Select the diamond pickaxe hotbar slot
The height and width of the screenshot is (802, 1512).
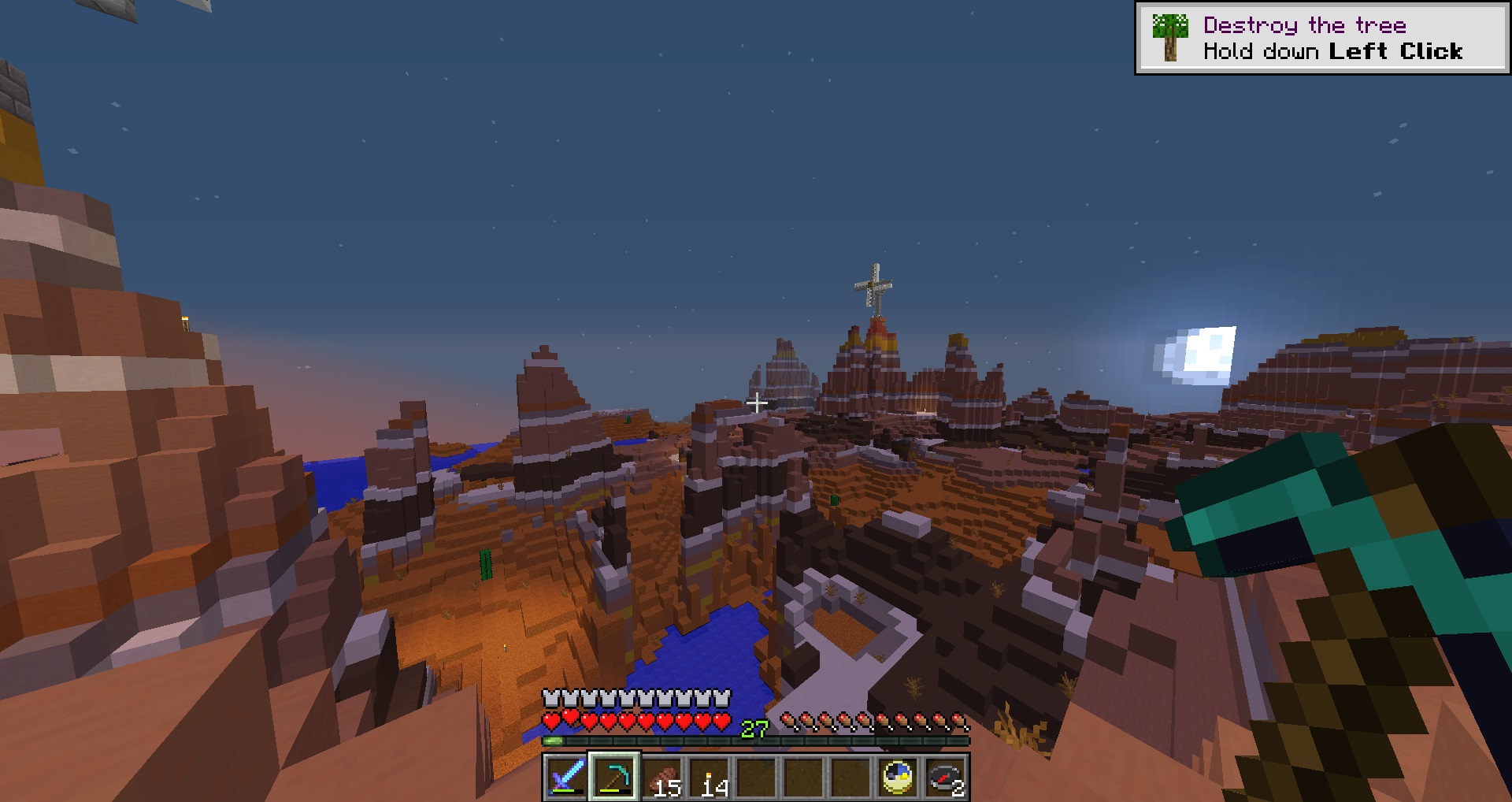coord(614,777)
